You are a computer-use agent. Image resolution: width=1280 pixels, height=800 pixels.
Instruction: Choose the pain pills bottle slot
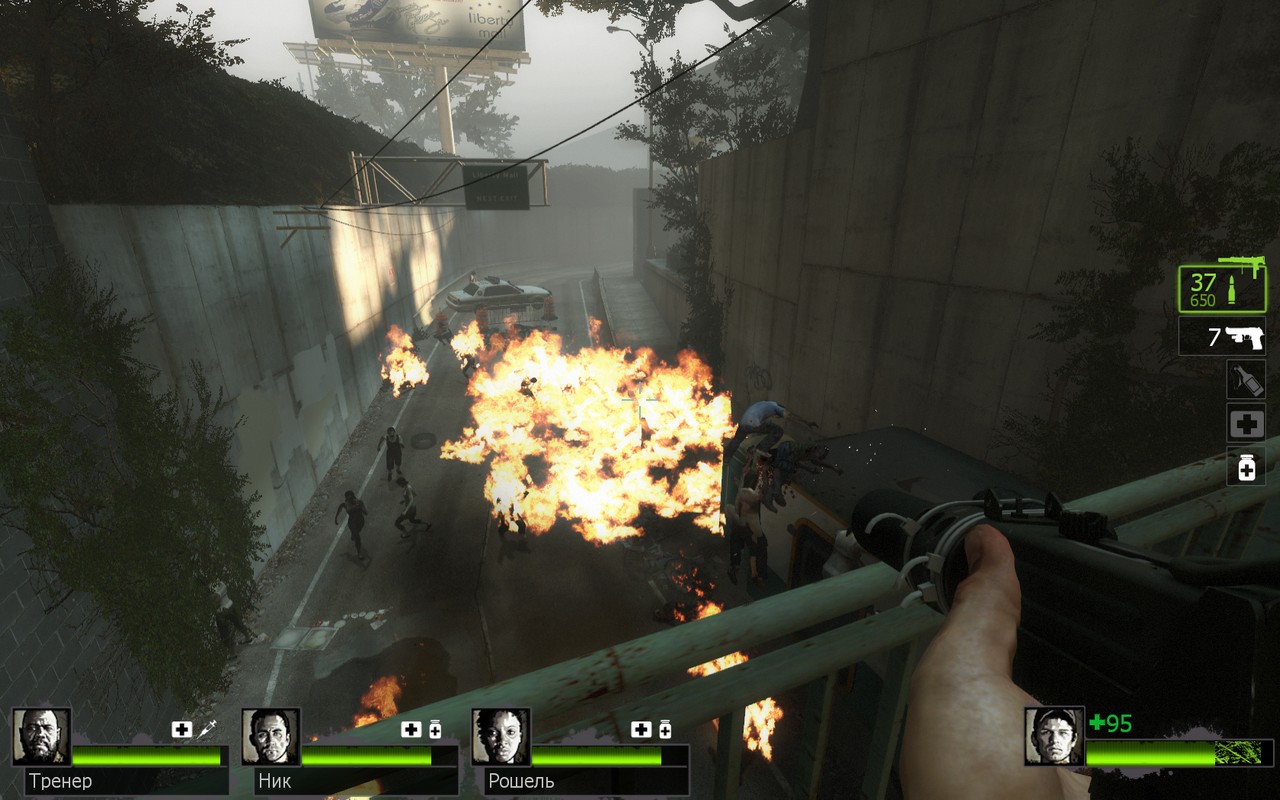click(x=1246, y=467)
